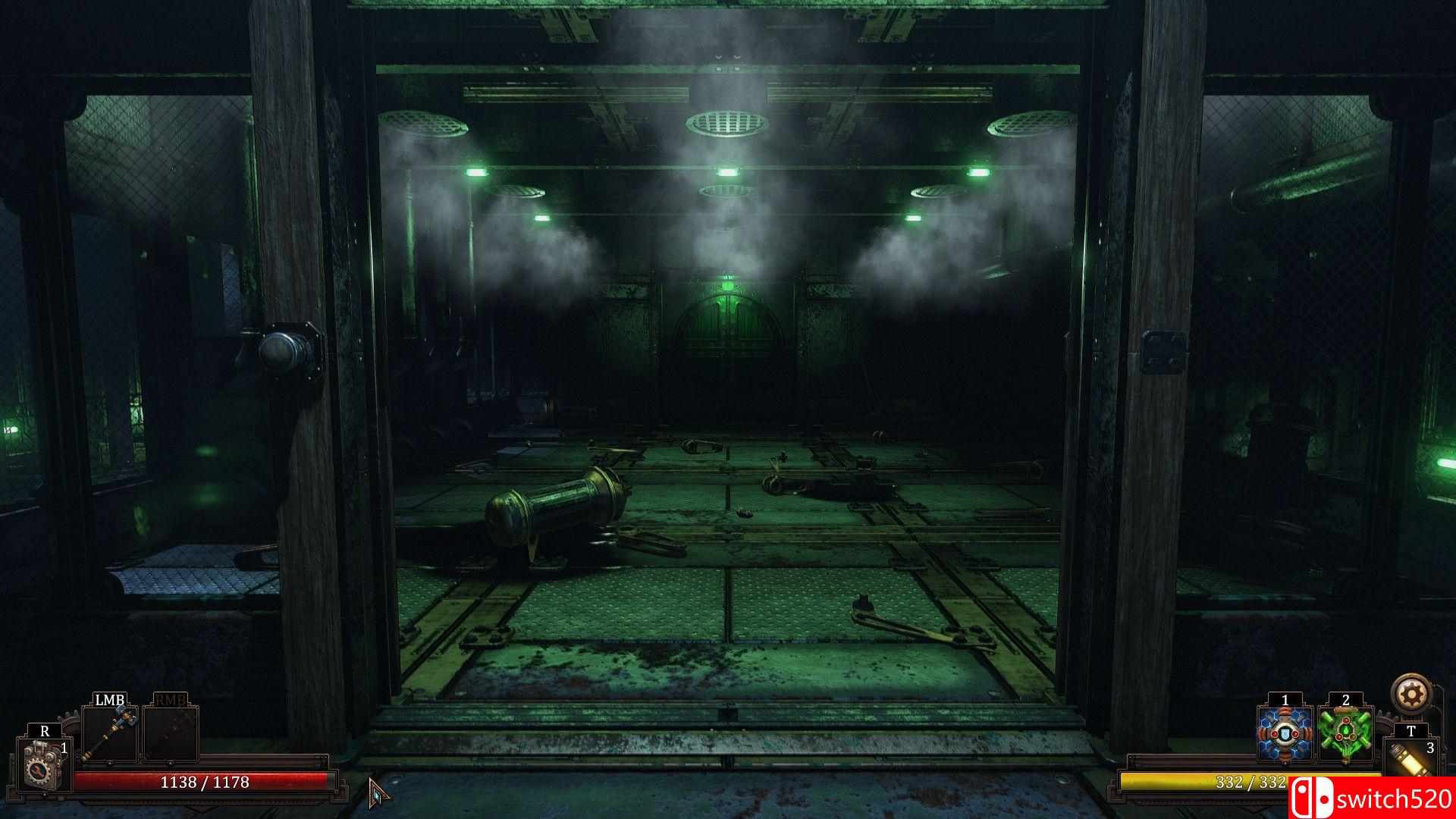Click the ceiling vent grate emitting steam

point(728,121)
